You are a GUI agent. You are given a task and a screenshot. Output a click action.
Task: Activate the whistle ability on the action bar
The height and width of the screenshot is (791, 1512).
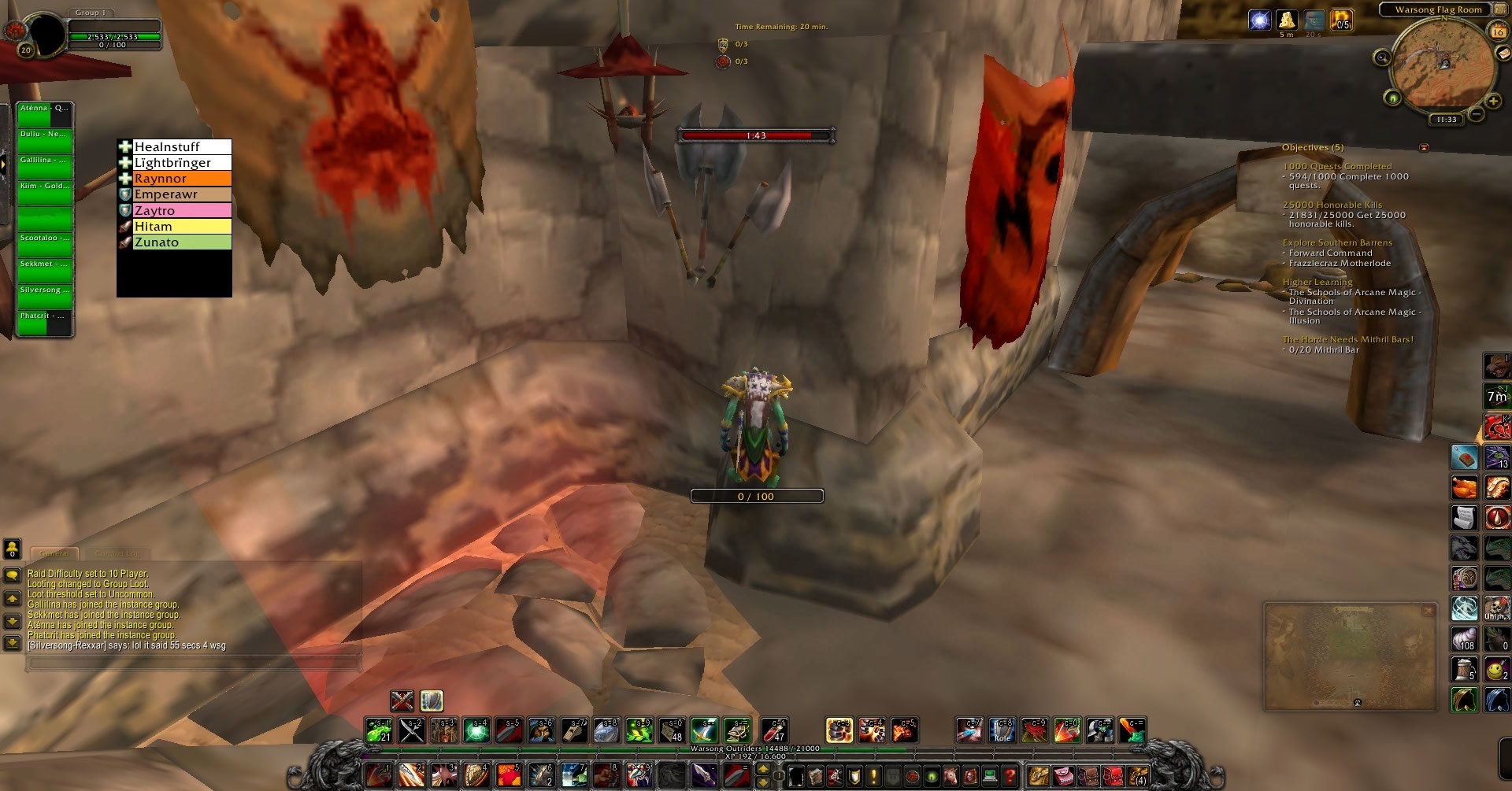point(574,730)
